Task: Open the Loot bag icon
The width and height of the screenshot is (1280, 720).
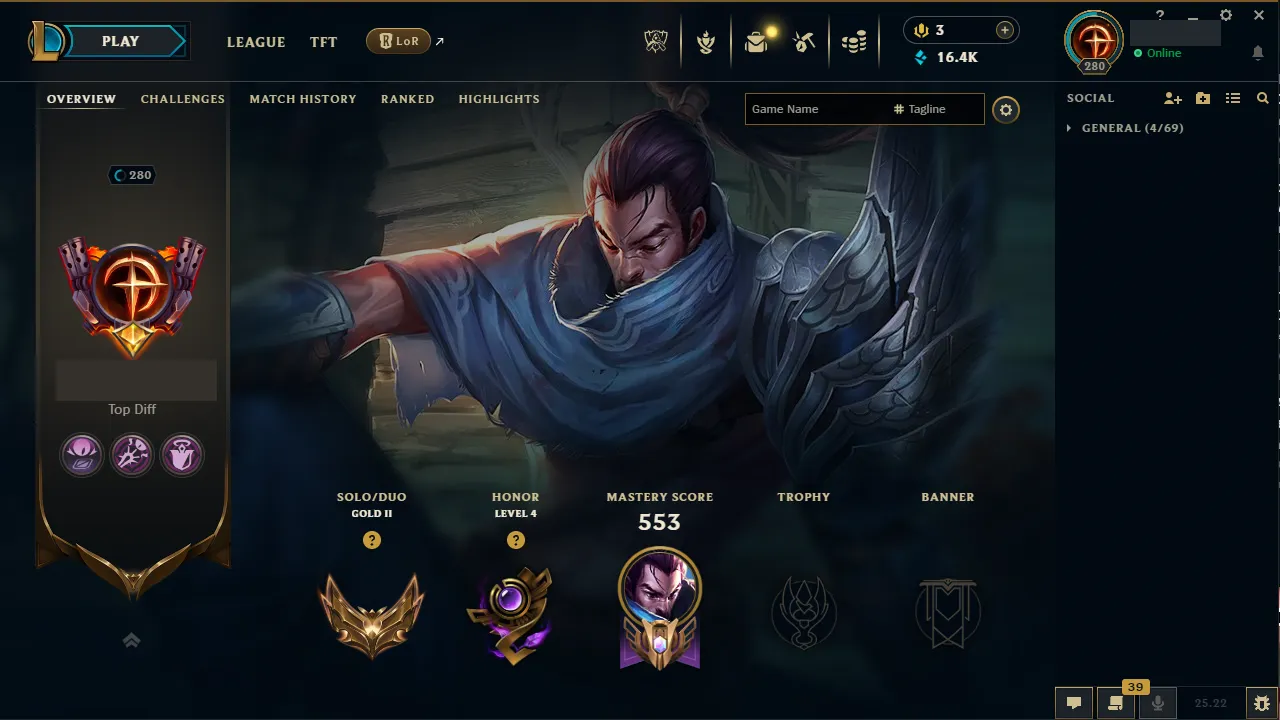Action: click(x=755, y=41)
